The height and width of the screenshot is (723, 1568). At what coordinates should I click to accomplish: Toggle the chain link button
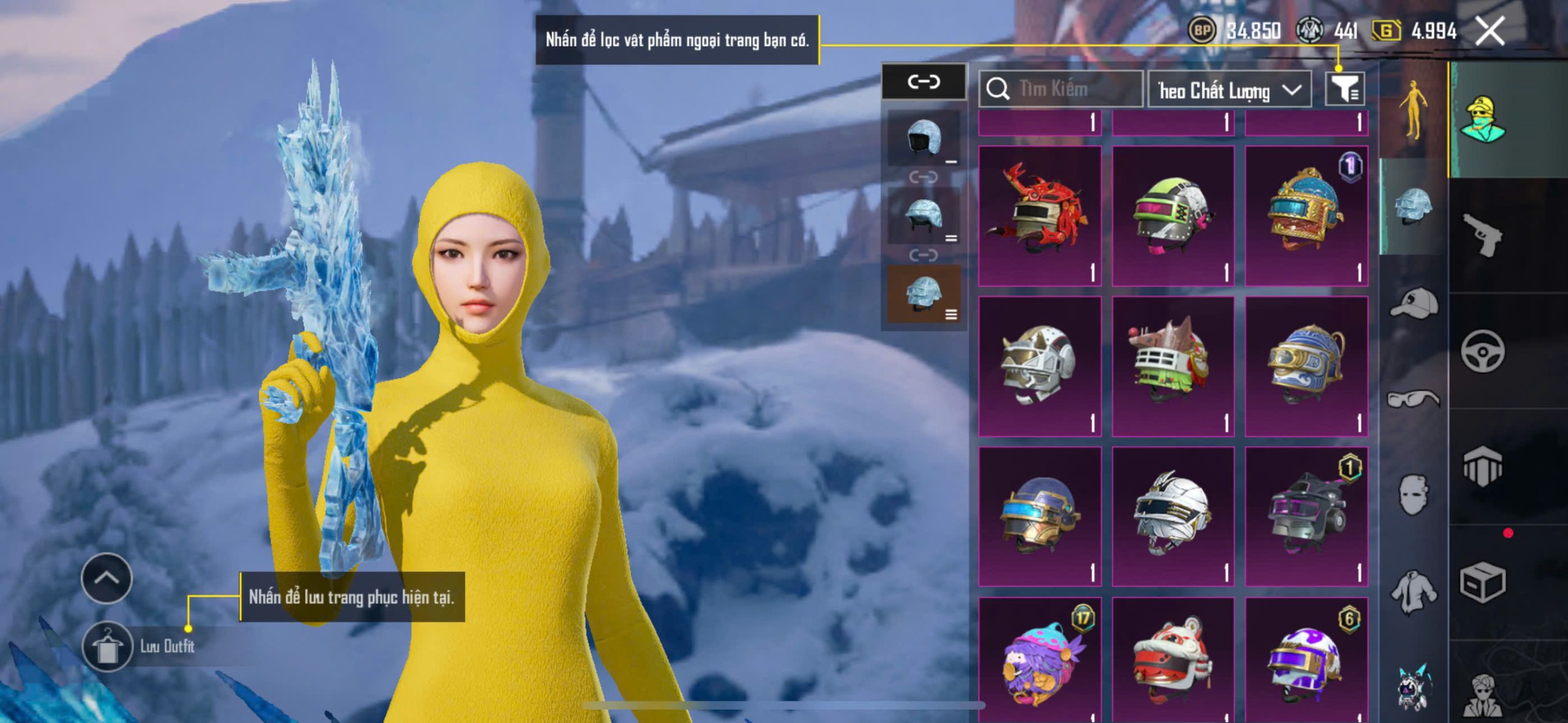924,81
